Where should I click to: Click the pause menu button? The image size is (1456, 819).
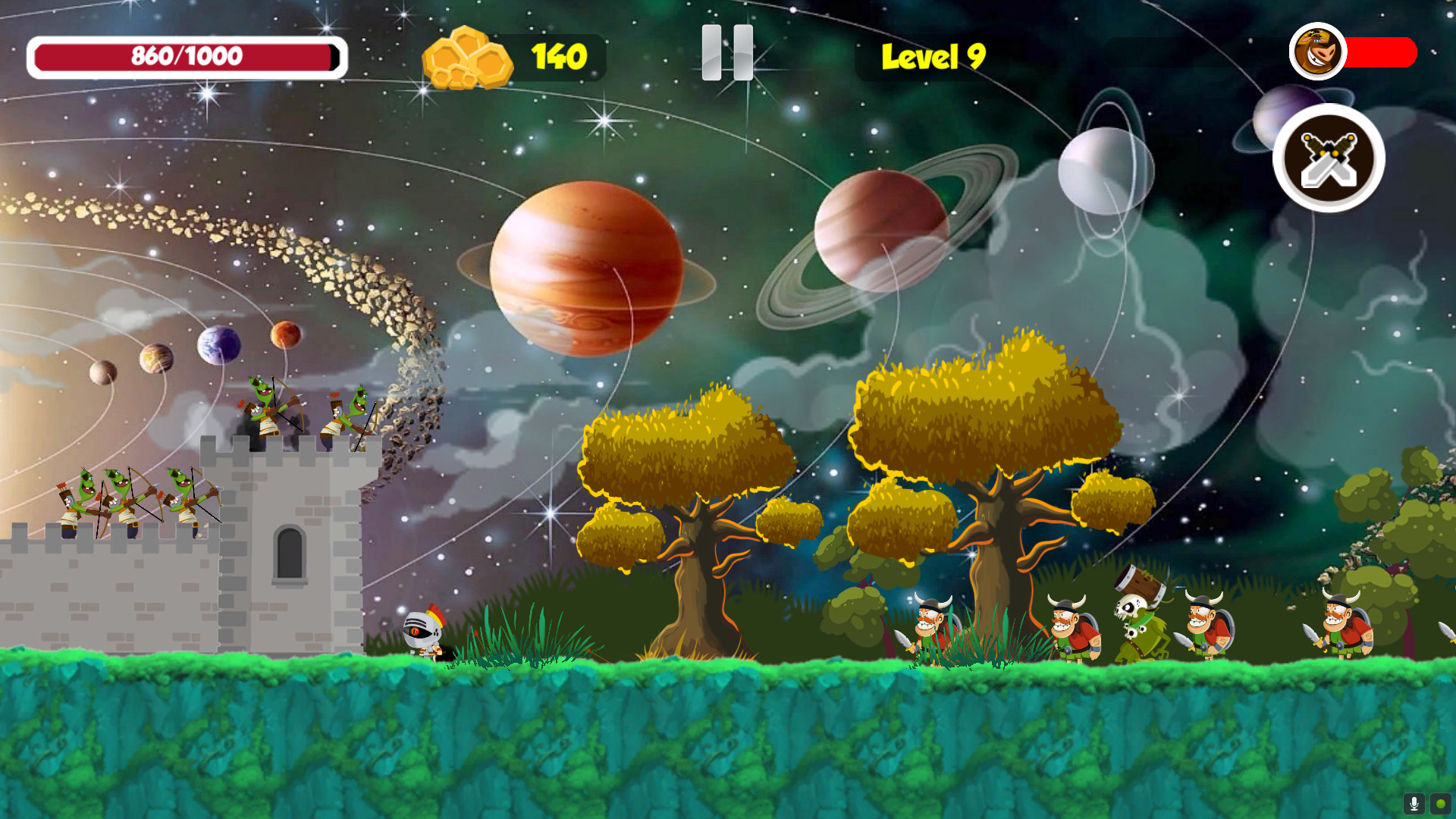pos(726,53)
